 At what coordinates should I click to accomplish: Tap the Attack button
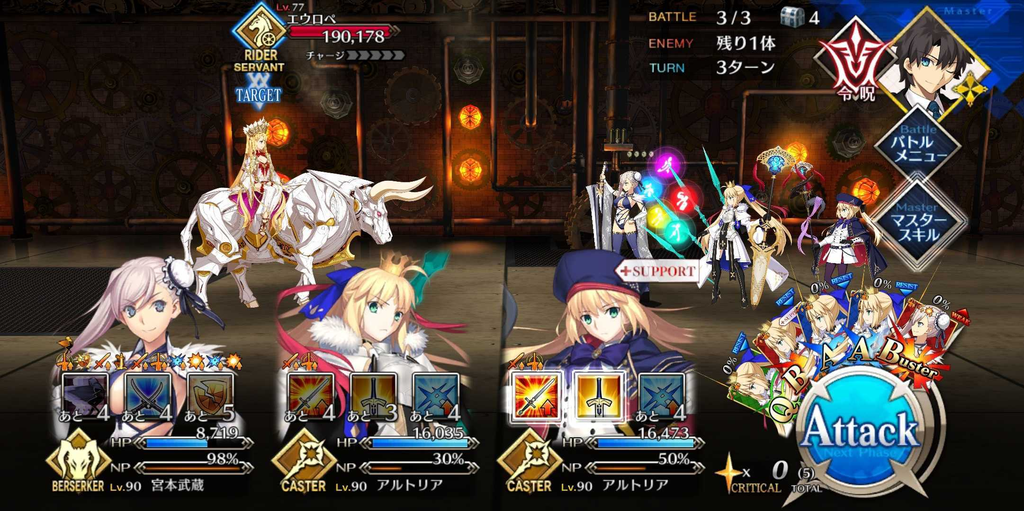click(861, 430)
